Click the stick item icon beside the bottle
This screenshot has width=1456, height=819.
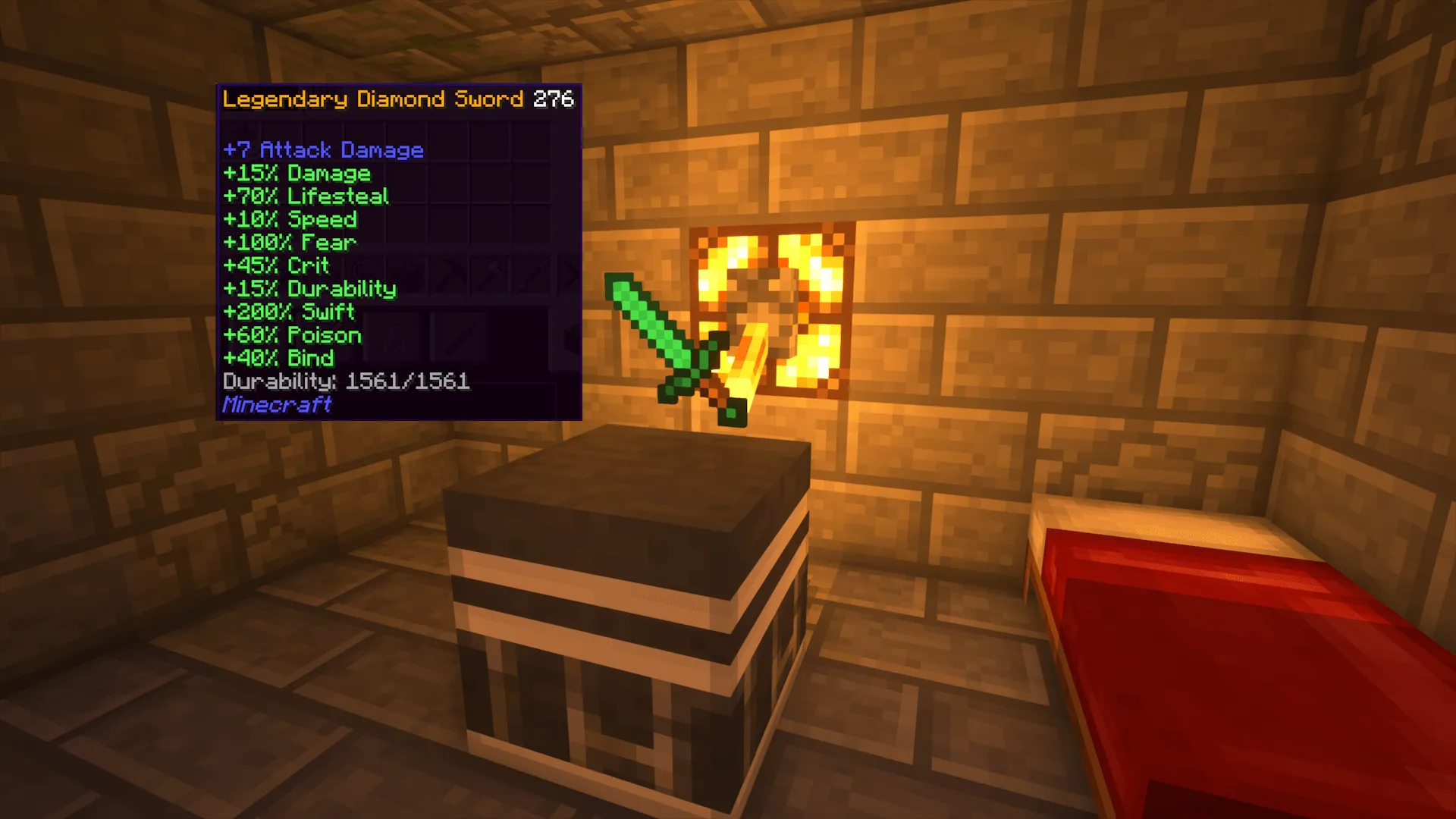coord(461,339)
